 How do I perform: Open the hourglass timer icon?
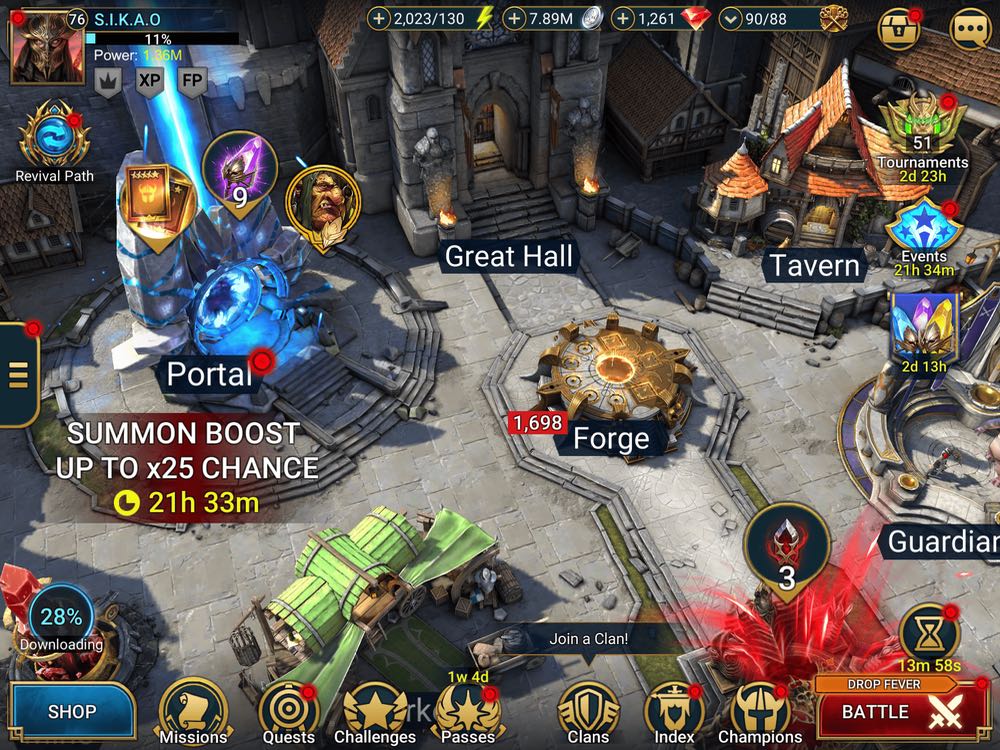928,632
